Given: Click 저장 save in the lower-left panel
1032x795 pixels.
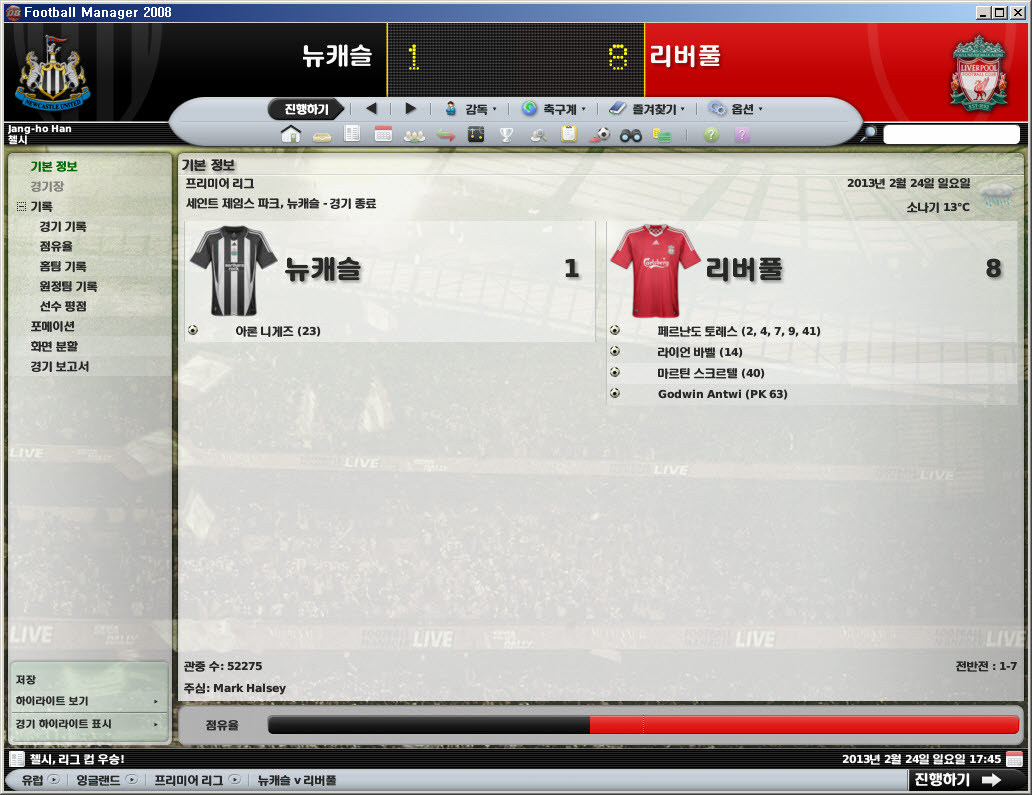Looking at the screenshot, I should click(x=26, y=680).
